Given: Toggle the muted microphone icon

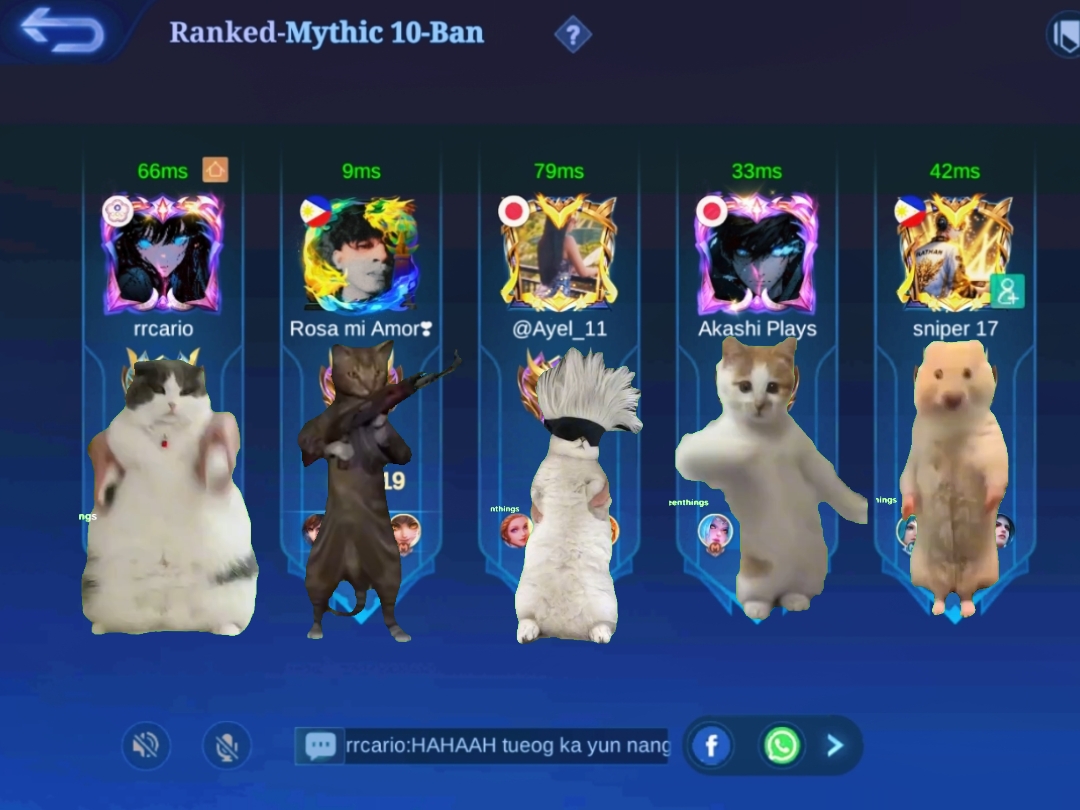Looking at the screenshot, I should tap(227, 745).
